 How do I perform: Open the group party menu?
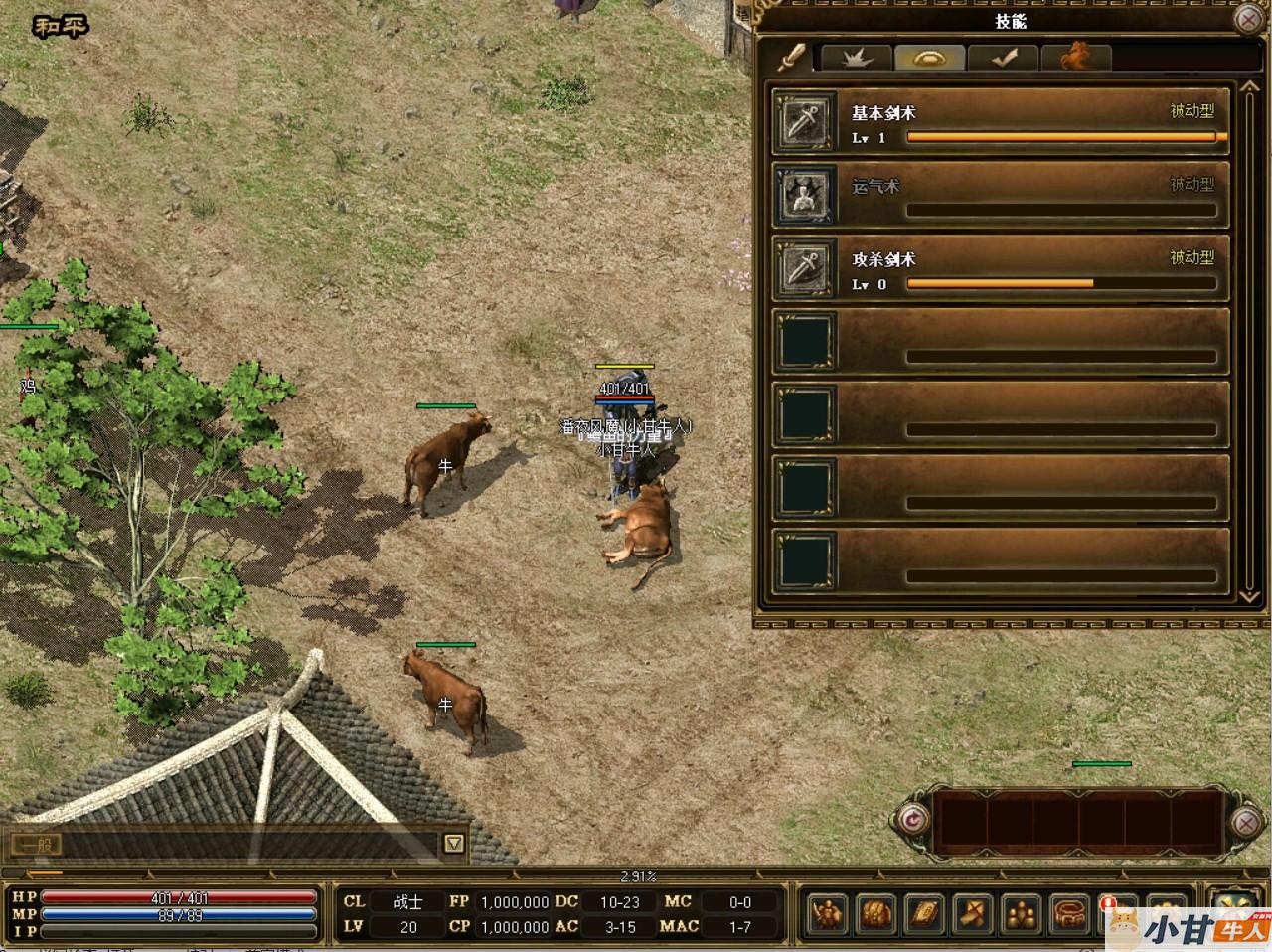pos(1022,912)
